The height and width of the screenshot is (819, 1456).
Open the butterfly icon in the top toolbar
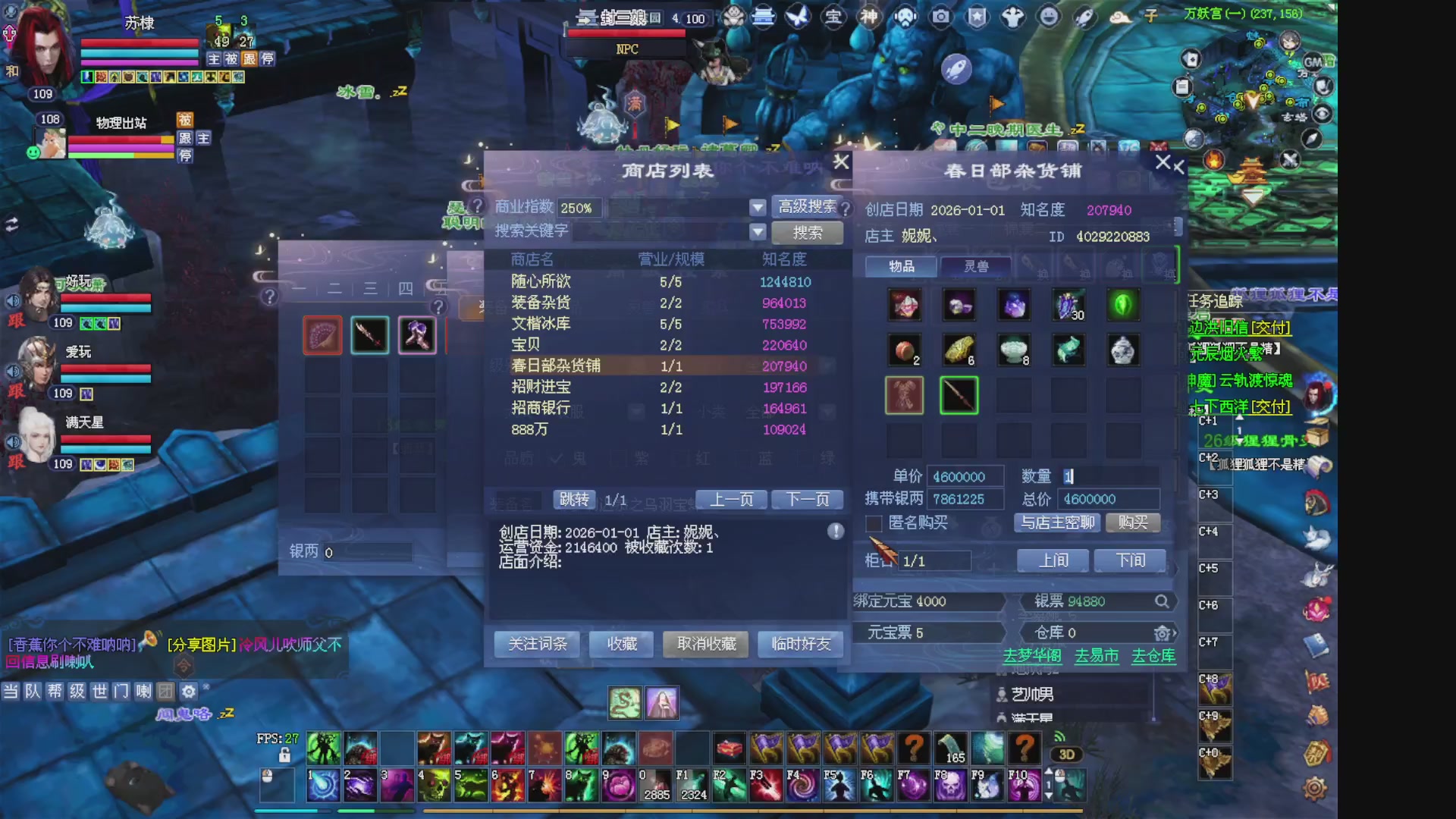pos(798,17)
